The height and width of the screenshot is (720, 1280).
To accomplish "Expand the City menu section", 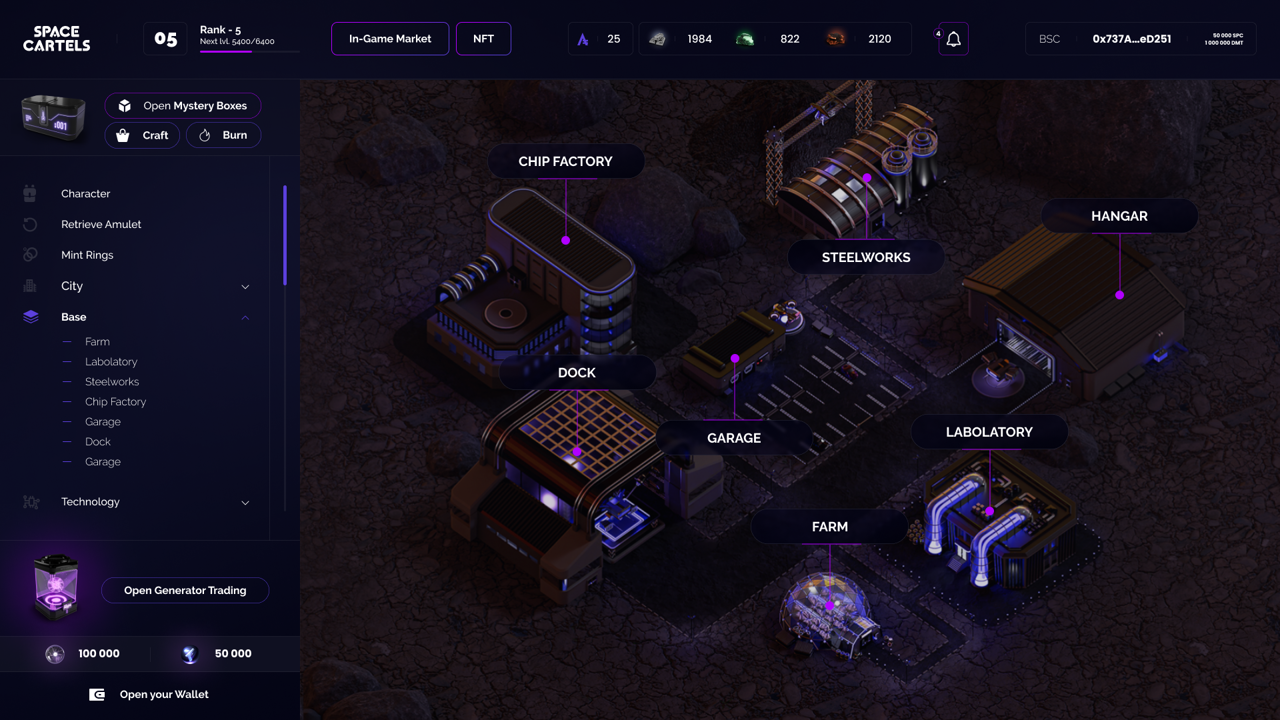I will point(245,287).
